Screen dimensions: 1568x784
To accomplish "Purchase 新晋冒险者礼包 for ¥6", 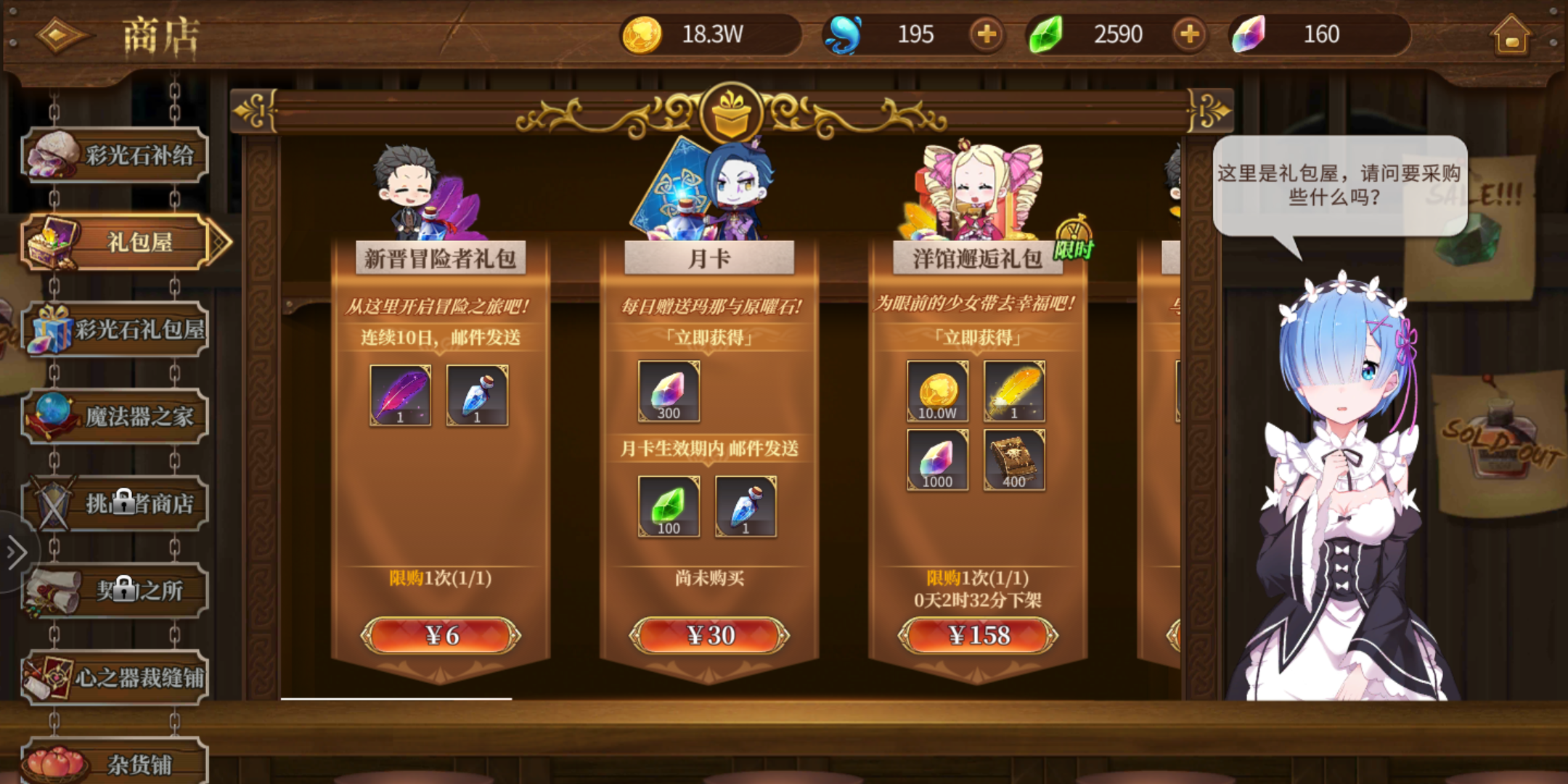I will [441, 634].
